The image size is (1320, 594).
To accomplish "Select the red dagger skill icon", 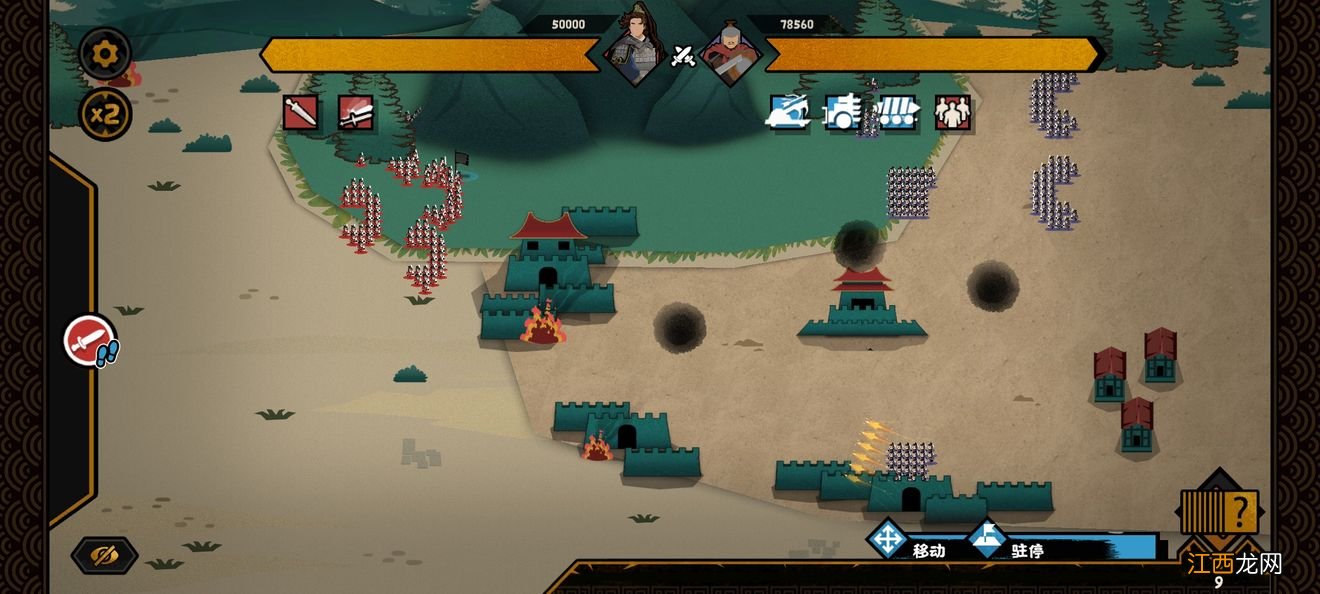I will pos(300,113).
